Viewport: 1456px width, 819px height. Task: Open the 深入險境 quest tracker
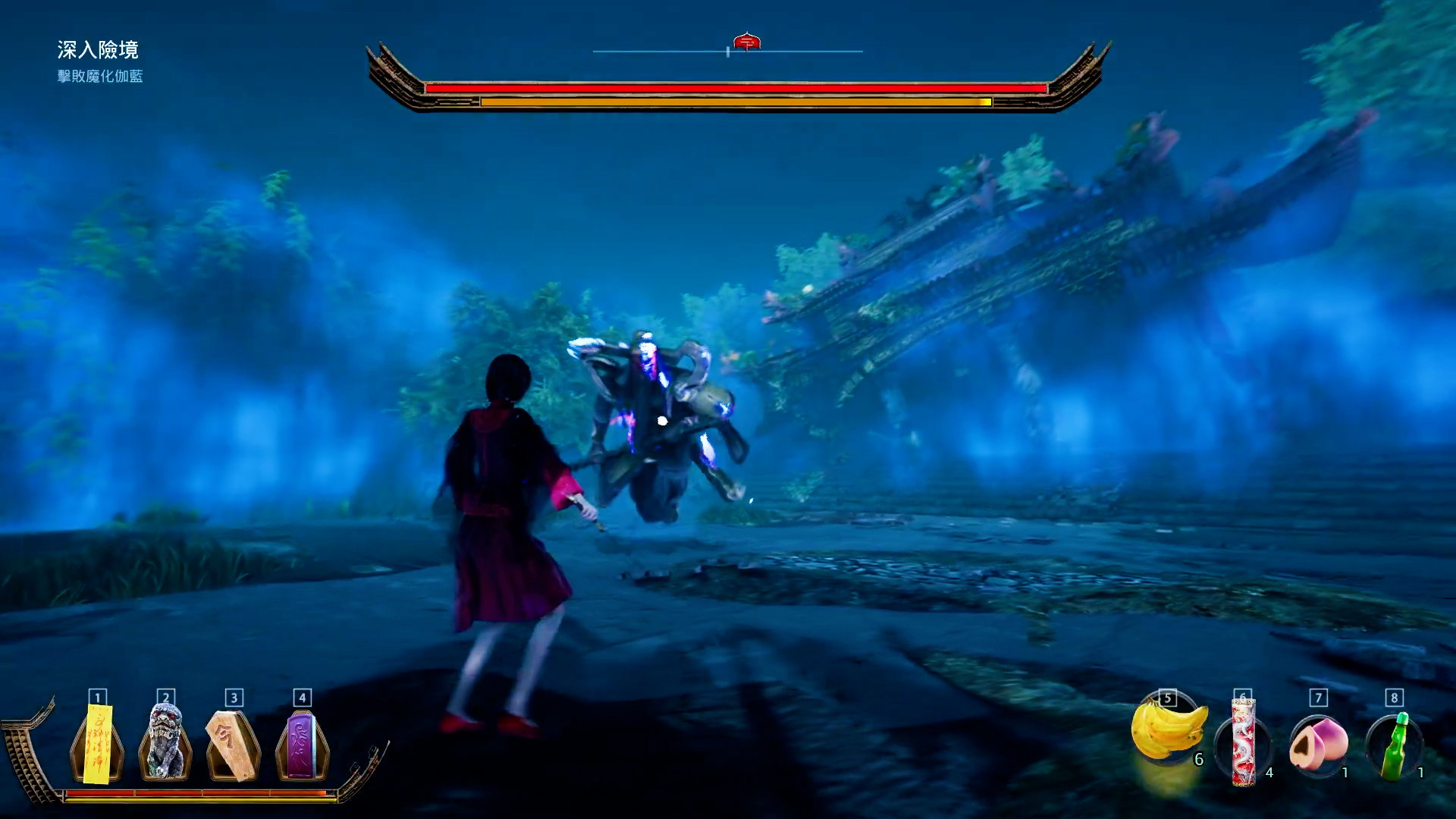98,50
